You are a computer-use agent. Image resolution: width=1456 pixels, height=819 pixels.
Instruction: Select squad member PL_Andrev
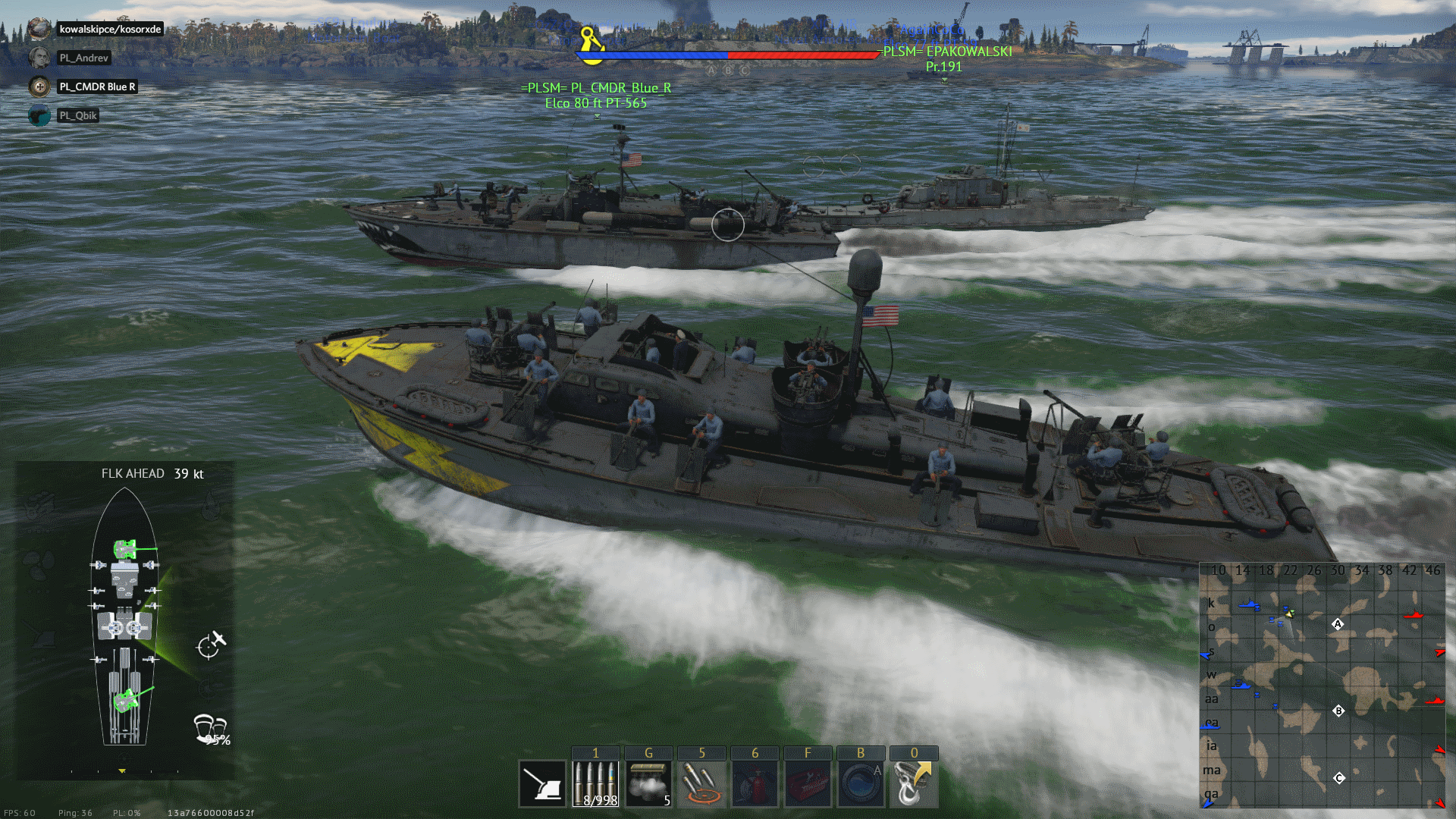(x=83, y=58)
